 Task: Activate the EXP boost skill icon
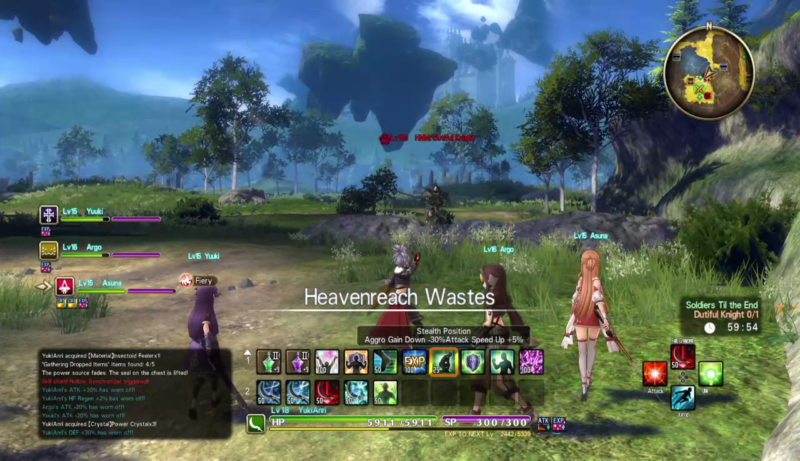[414, 361]
